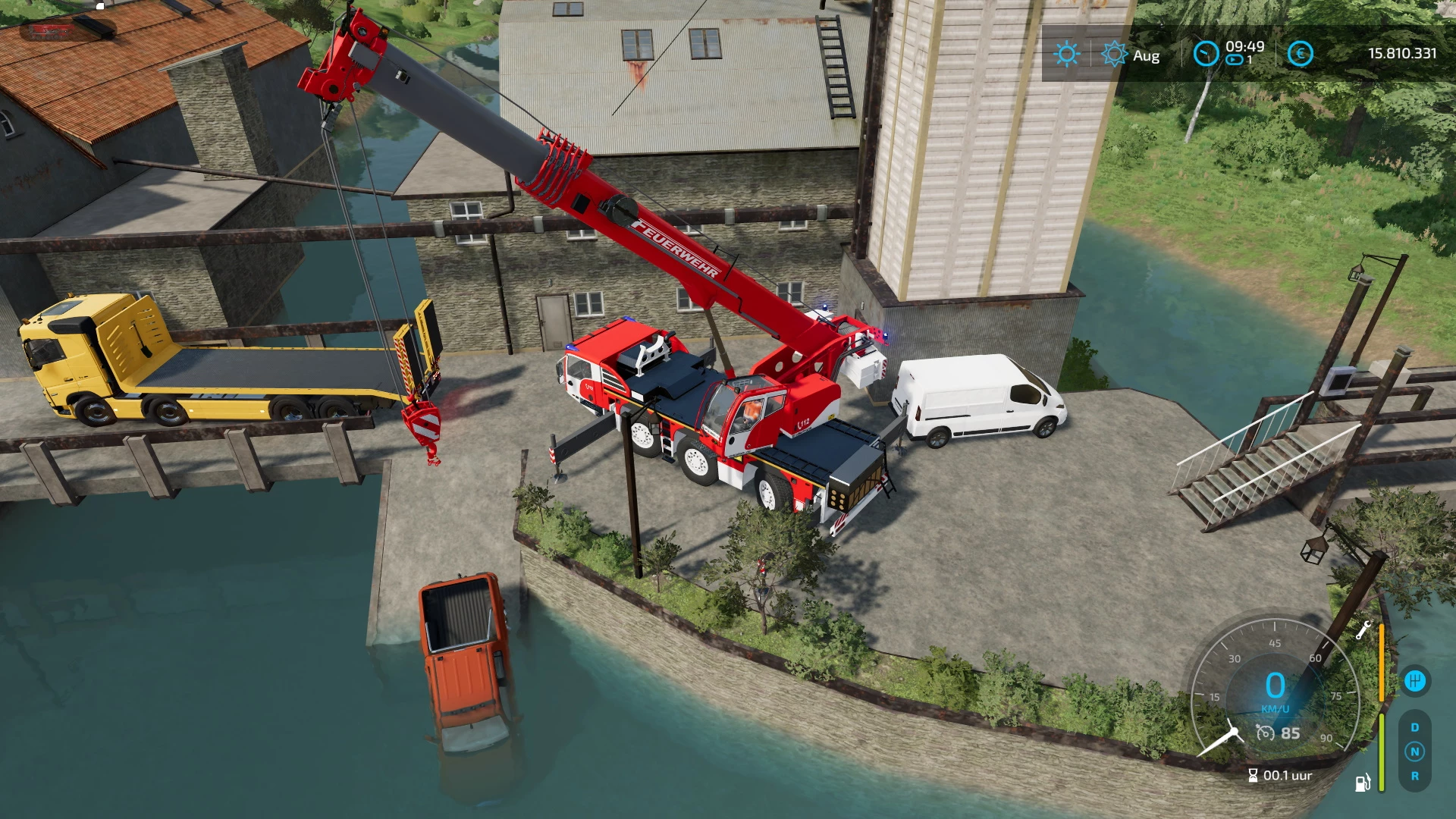Click the euro coin currency icon
Image resolution: width=1456 pixels, height=819 pixels.
(1301, 53)
